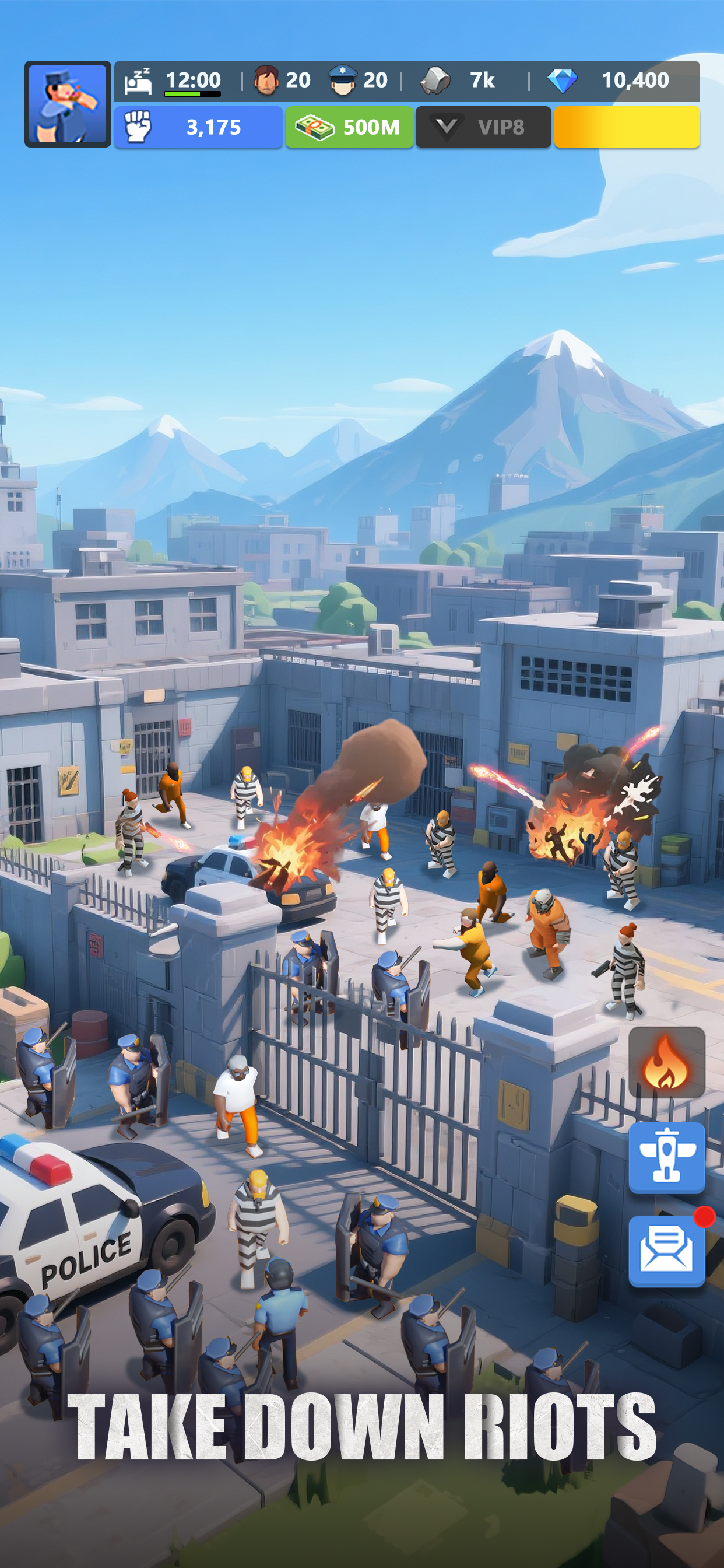724x1568 pixels.
Task: Open the warden player avatar
Action: tap(68, 104)
